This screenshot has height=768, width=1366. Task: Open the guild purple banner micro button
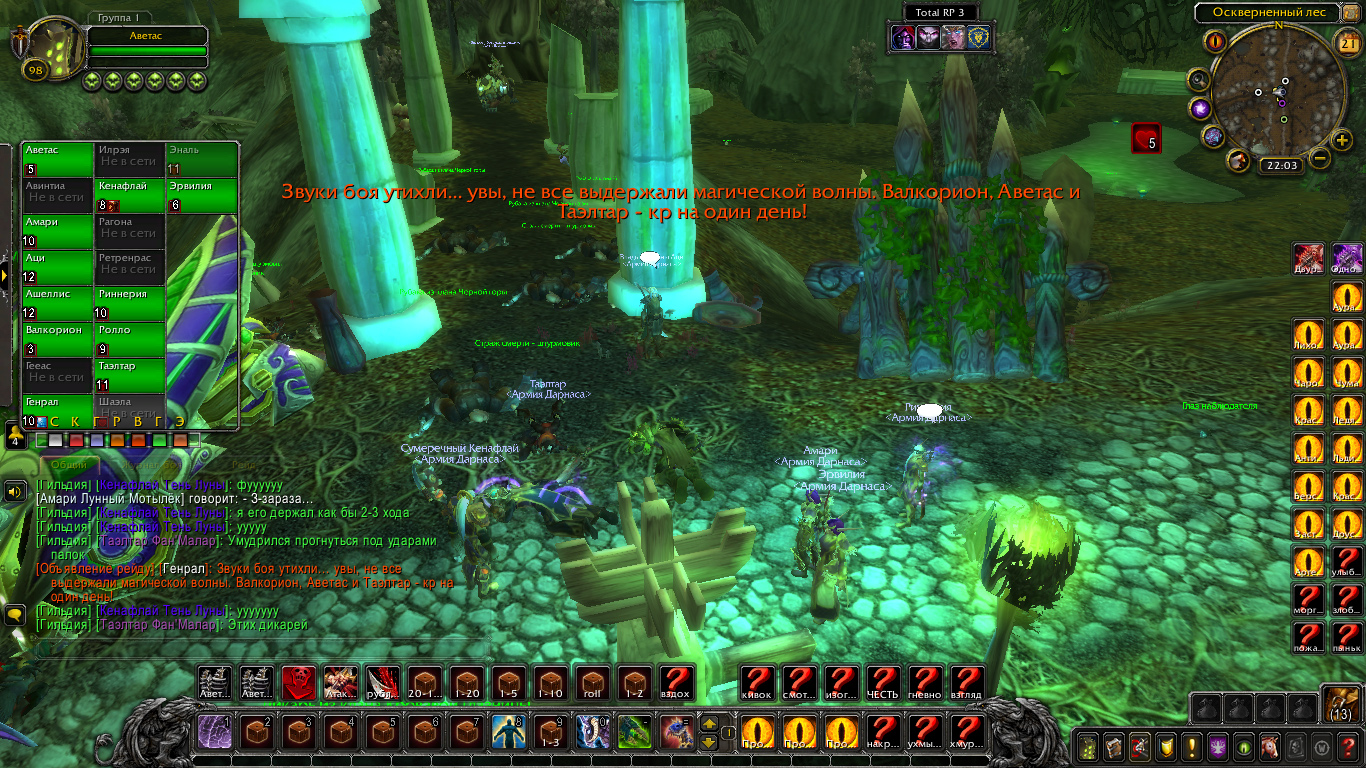(1218, 746)
